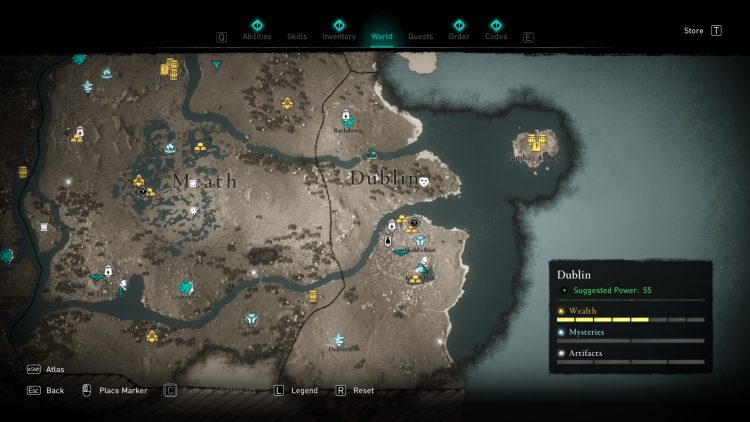The height and width of the screenshot is (422, 750).
Task: Select the Lambay Abbey wealth marker
Action: (539, 141)
